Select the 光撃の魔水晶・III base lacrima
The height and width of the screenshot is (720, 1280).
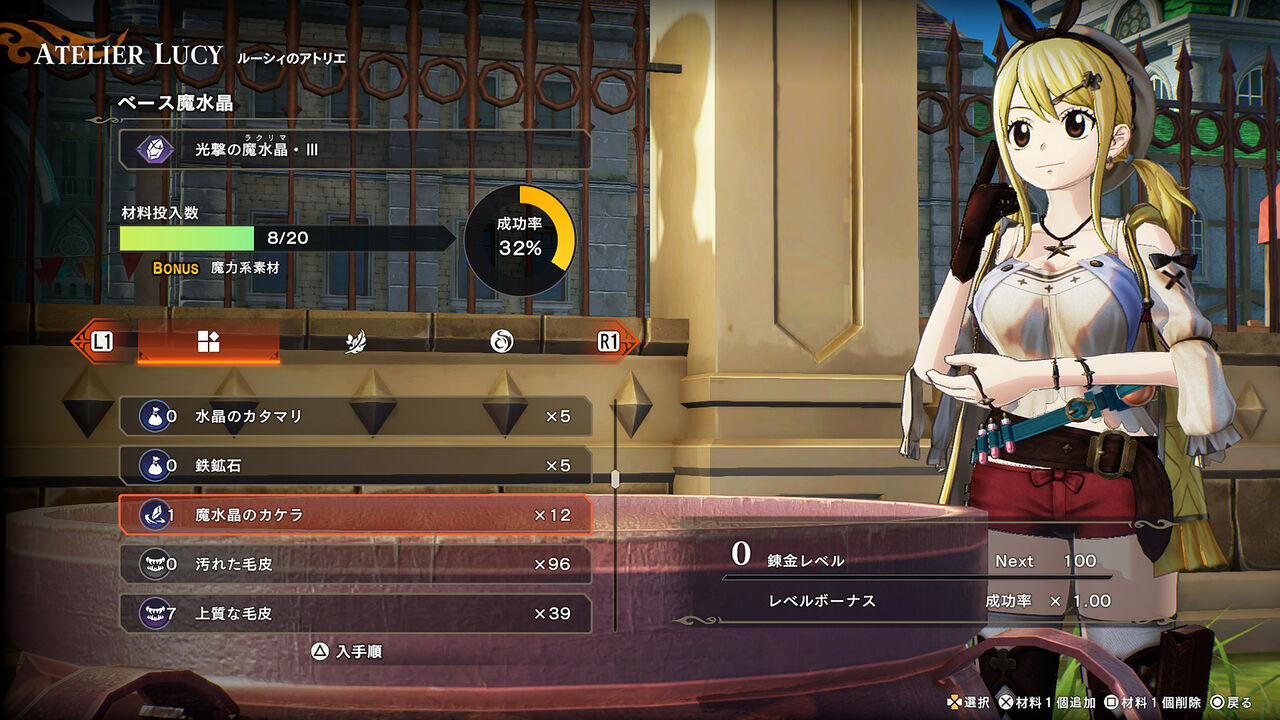click(x=355, y=150)
